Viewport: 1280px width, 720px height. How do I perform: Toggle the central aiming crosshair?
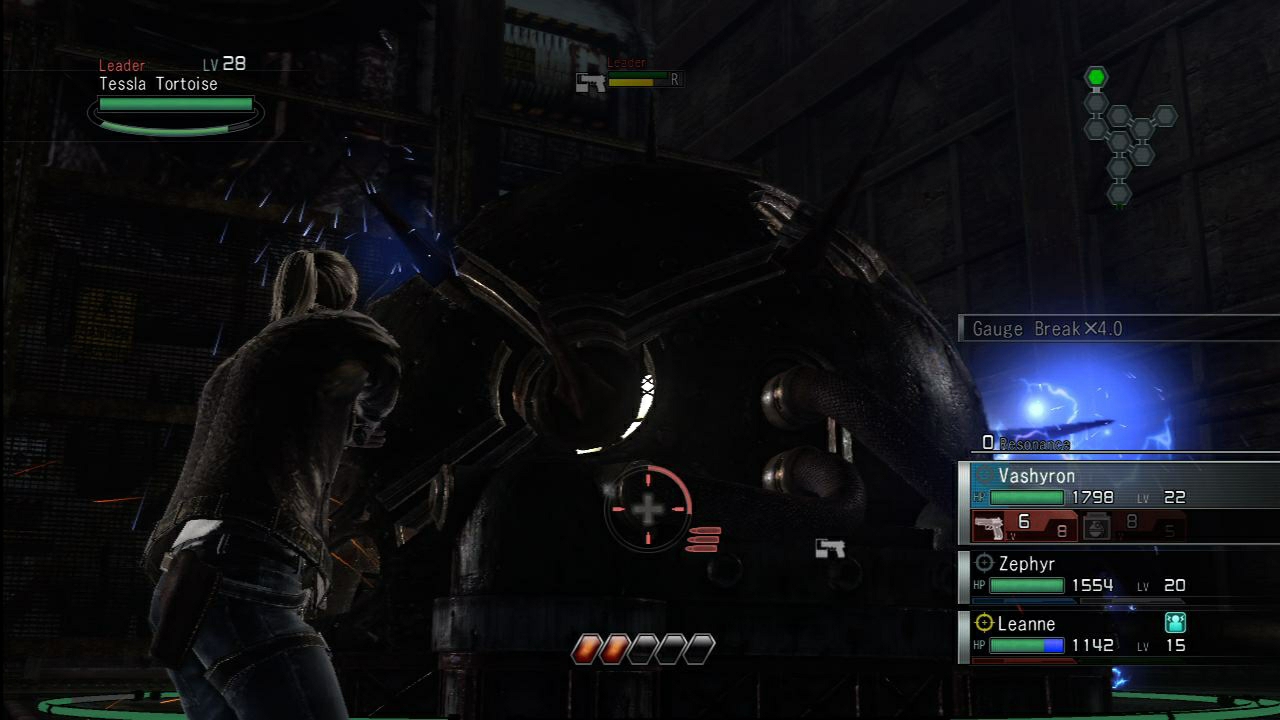click(648, 510)
